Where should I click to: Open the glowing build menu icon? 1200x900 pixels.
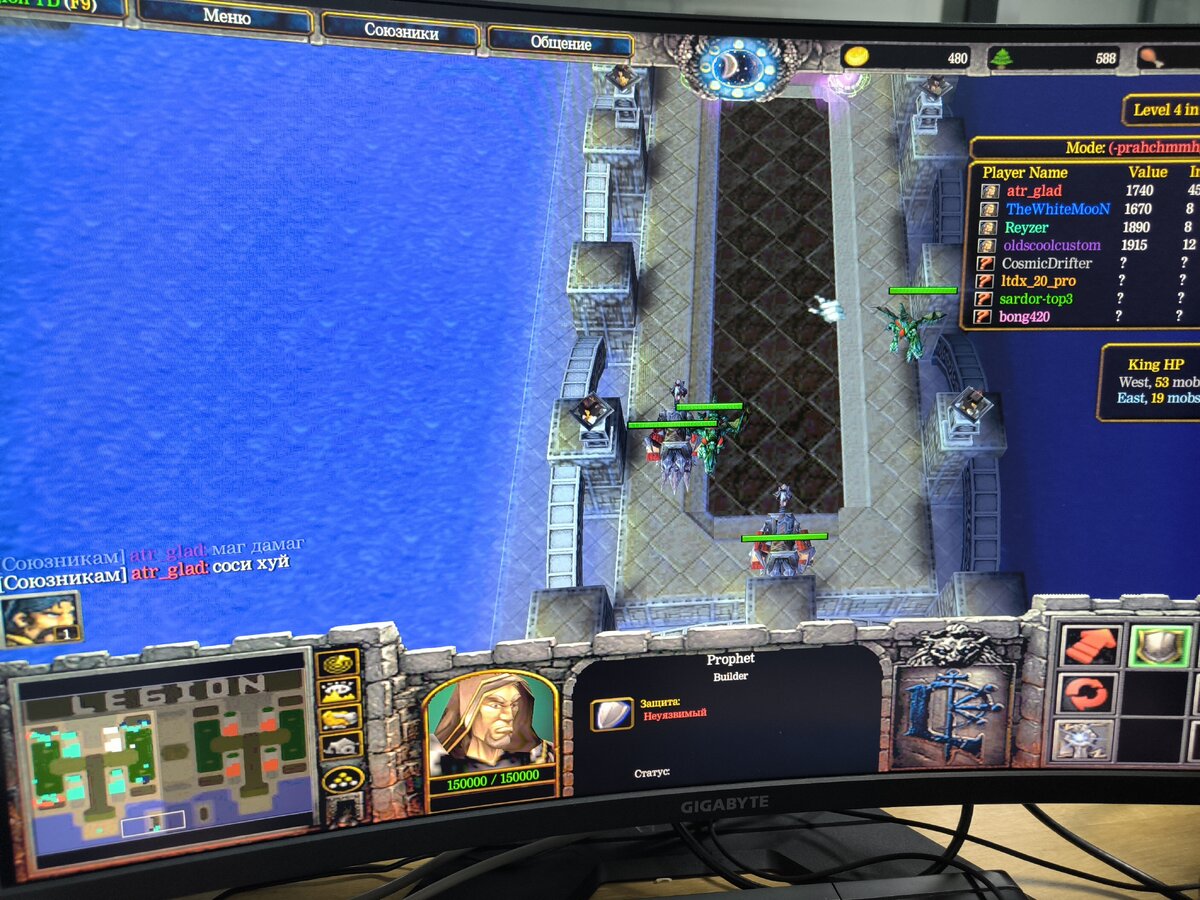[x=1081, y=741]
